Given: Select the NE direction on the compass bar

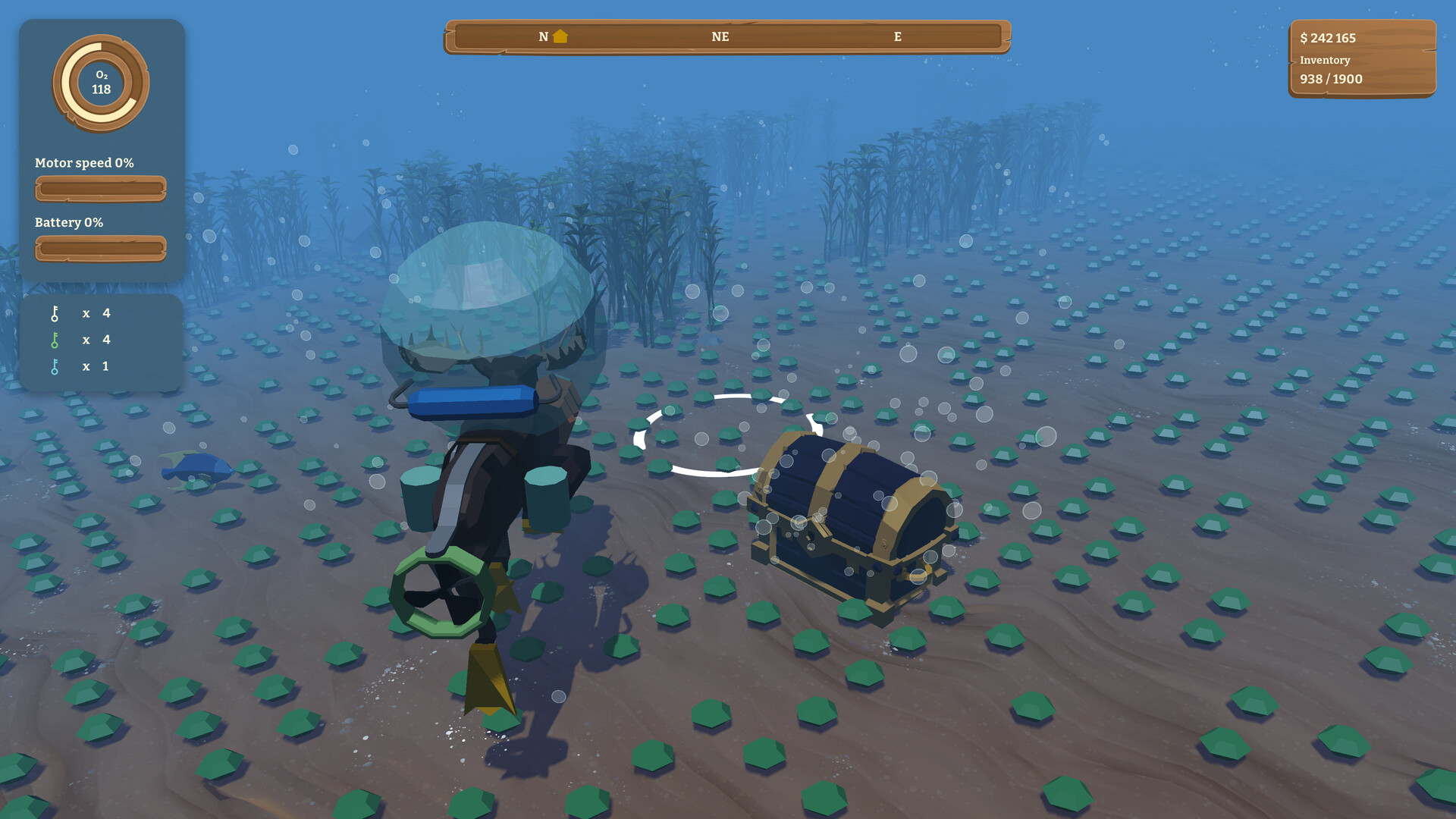Looking at the screenshot, I should click(x=720, y=36).
